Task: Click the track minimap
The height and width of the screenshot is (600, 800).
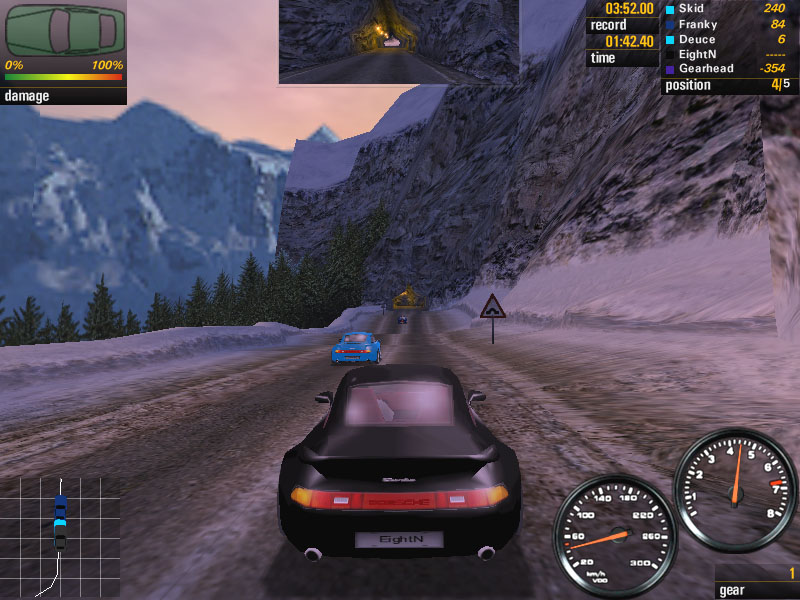Action: click(60, 536)
